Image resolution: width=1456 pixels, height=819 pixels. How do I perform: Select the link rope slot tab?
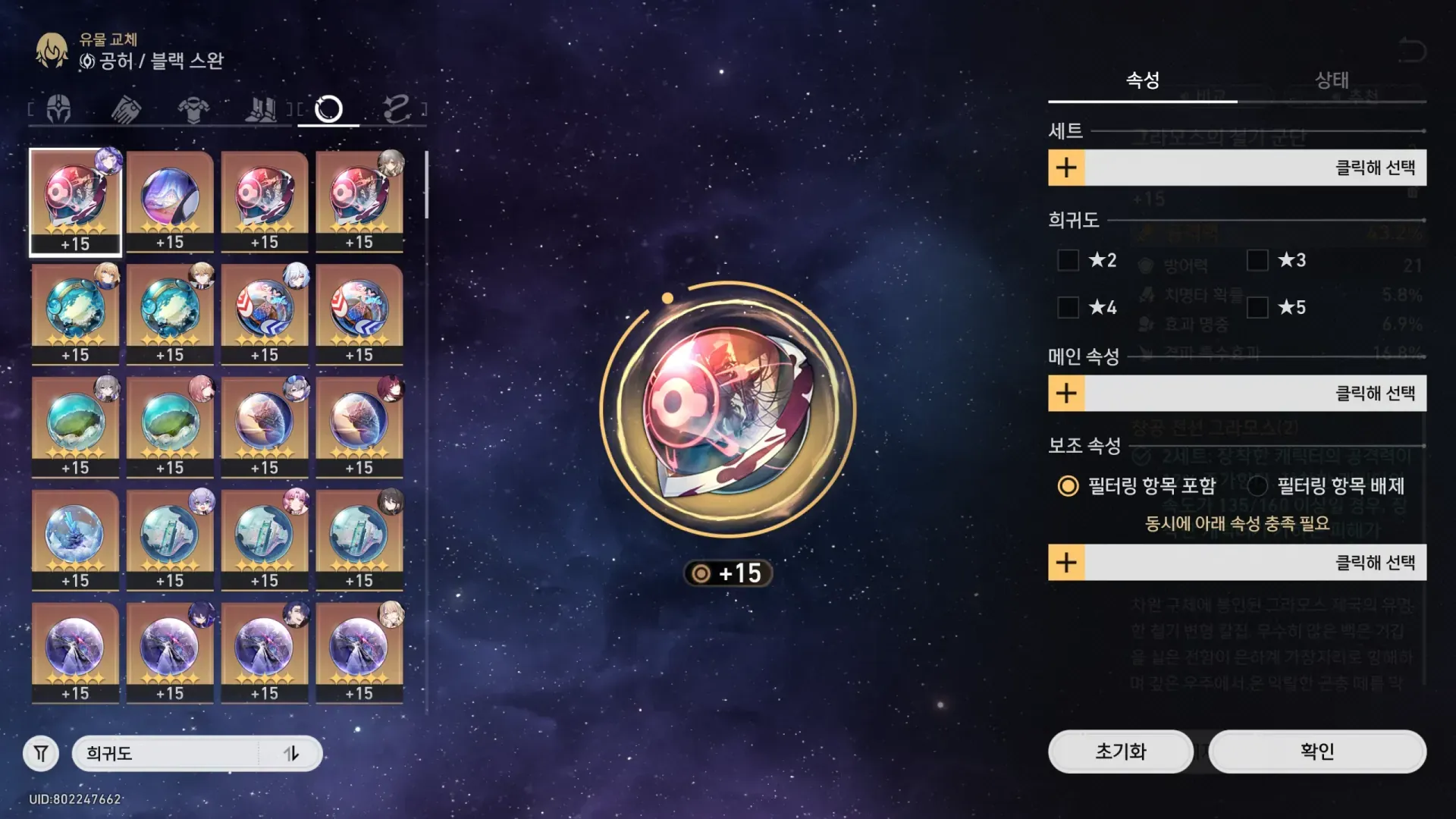coord(396,109)
